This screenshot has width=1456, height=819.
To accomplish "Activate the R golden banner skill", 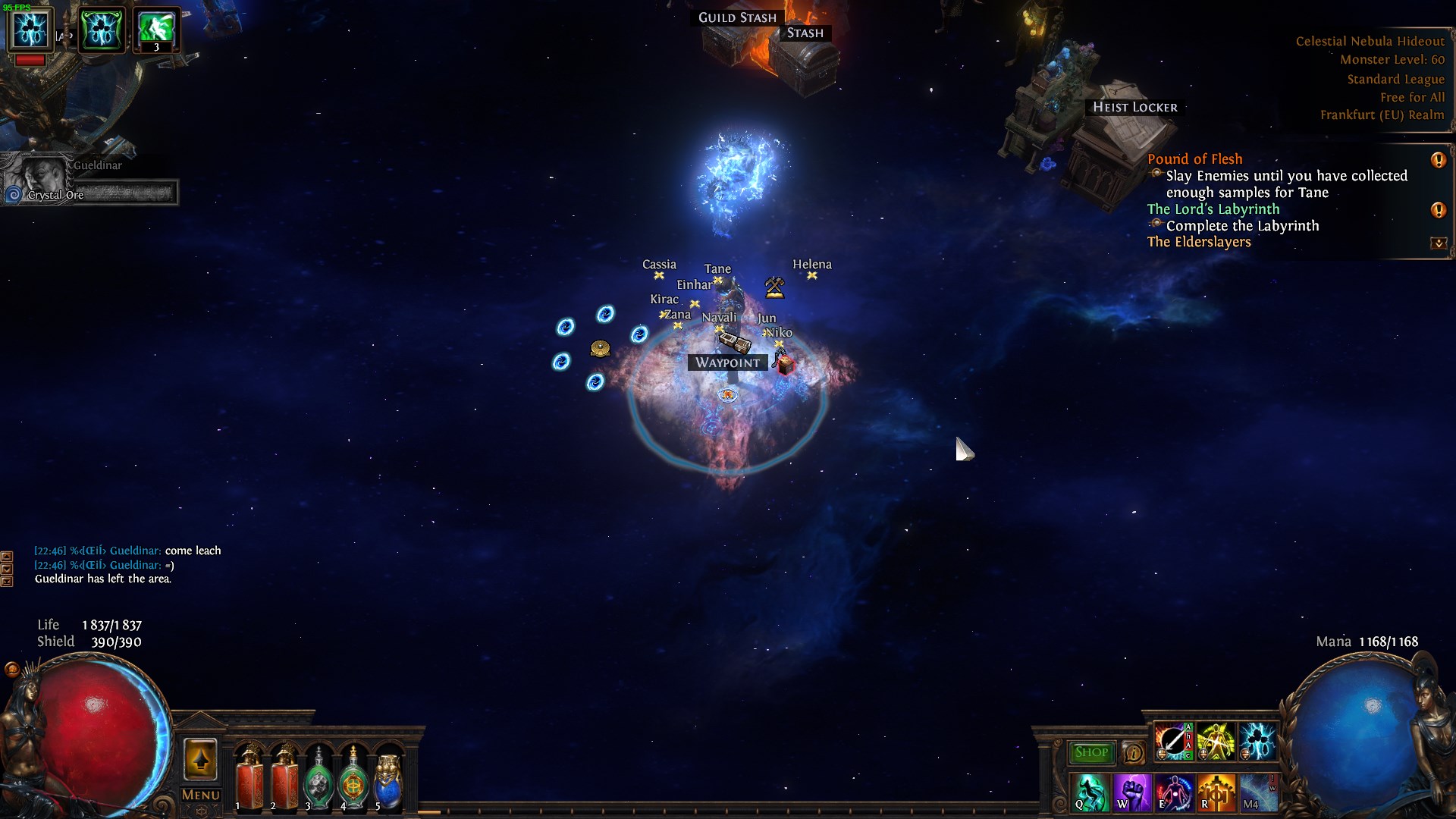I will pyautogui.click(x=1216, y=792).
